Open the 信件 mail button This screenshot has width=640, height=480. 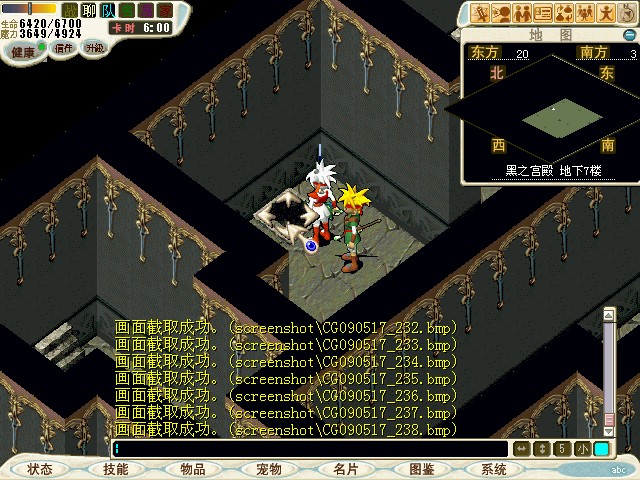tap(64, 48)
